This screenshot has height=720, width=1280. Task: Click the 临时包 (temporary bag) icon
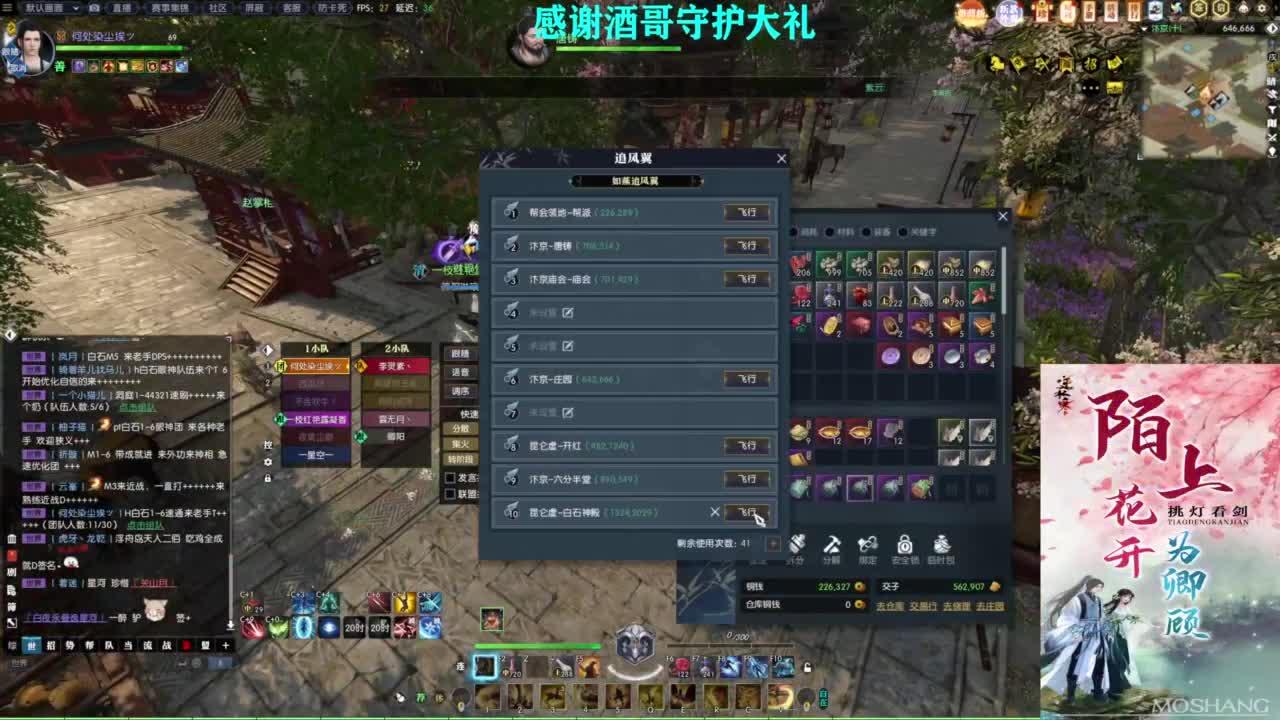(943, 545)
